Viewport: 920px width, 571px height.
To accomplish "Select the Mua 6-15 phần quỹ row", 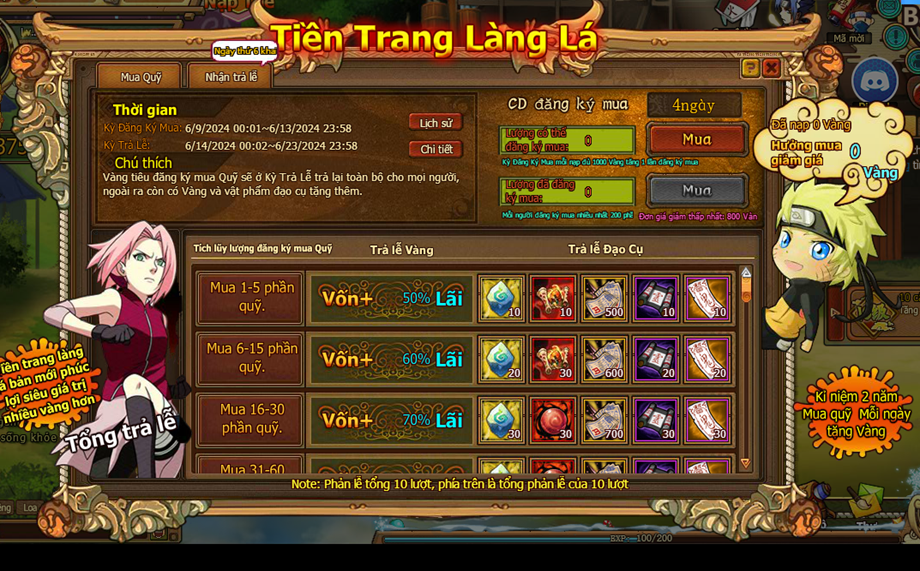I will point(251,358).
